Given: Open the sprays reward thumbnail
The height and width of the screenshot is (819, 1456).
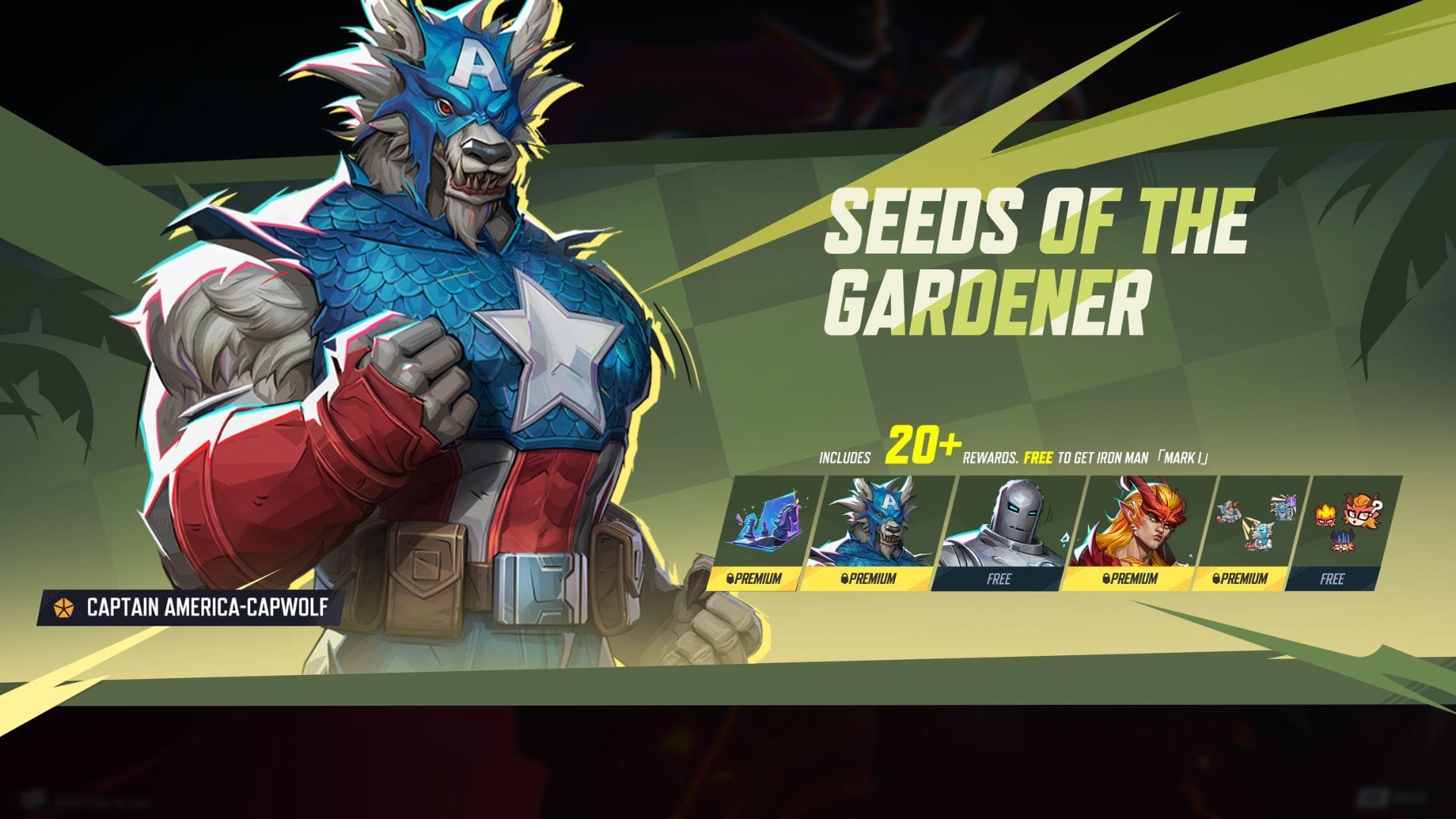Looking at the screenshot, I should (x=1253, y=523).
